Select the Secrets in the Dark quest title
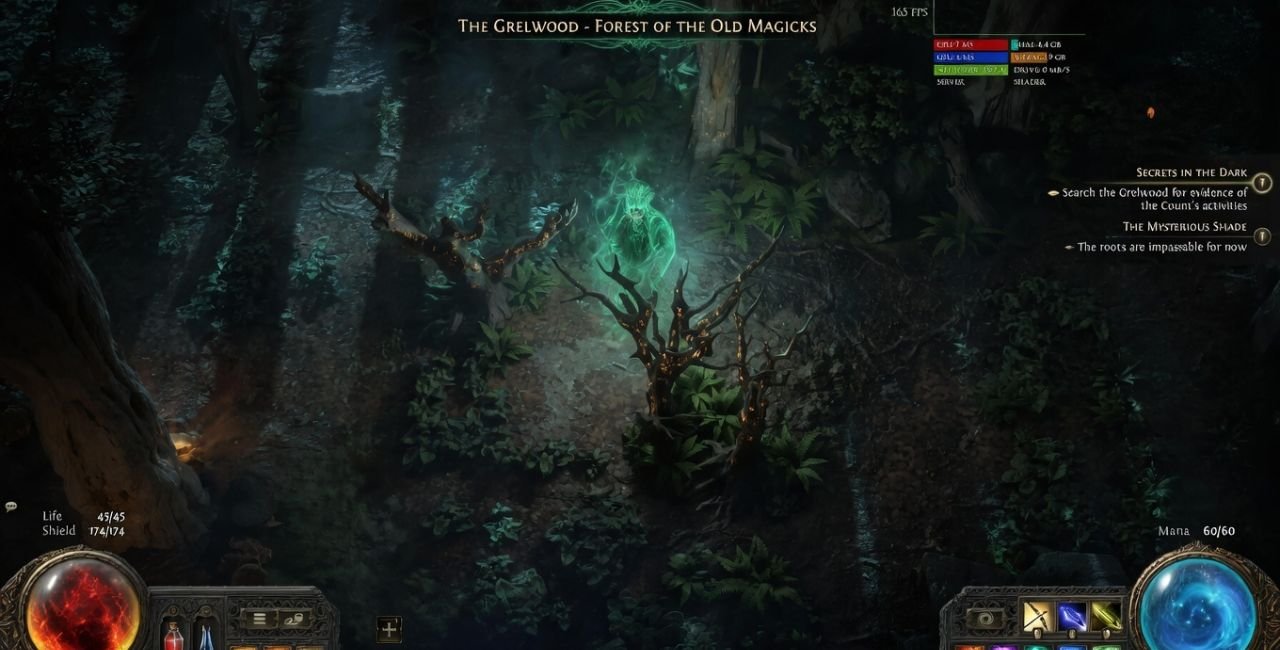This screenshot has width=1280, height=650. [x=1191, y=173]
